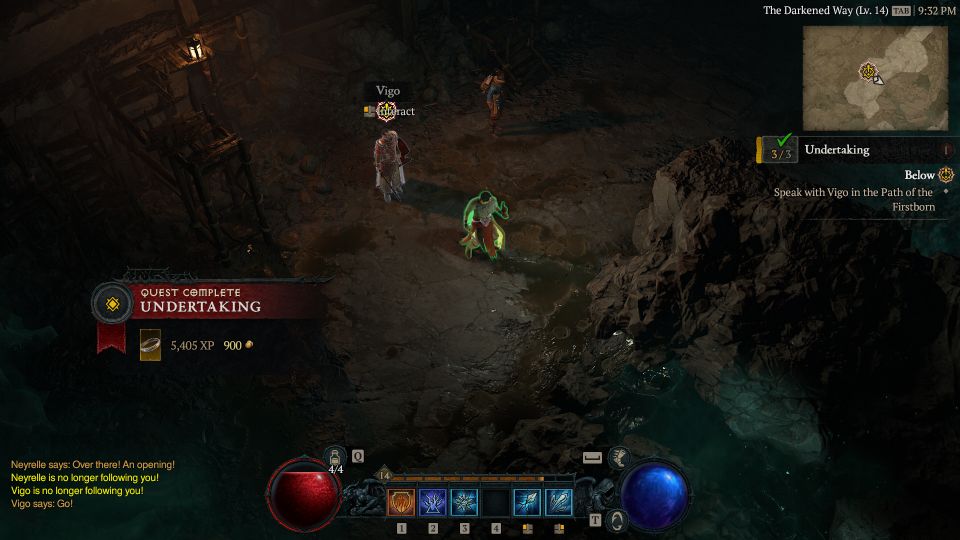Open the chat log messages
Screen dimensions: 960x540
[92, 484]
